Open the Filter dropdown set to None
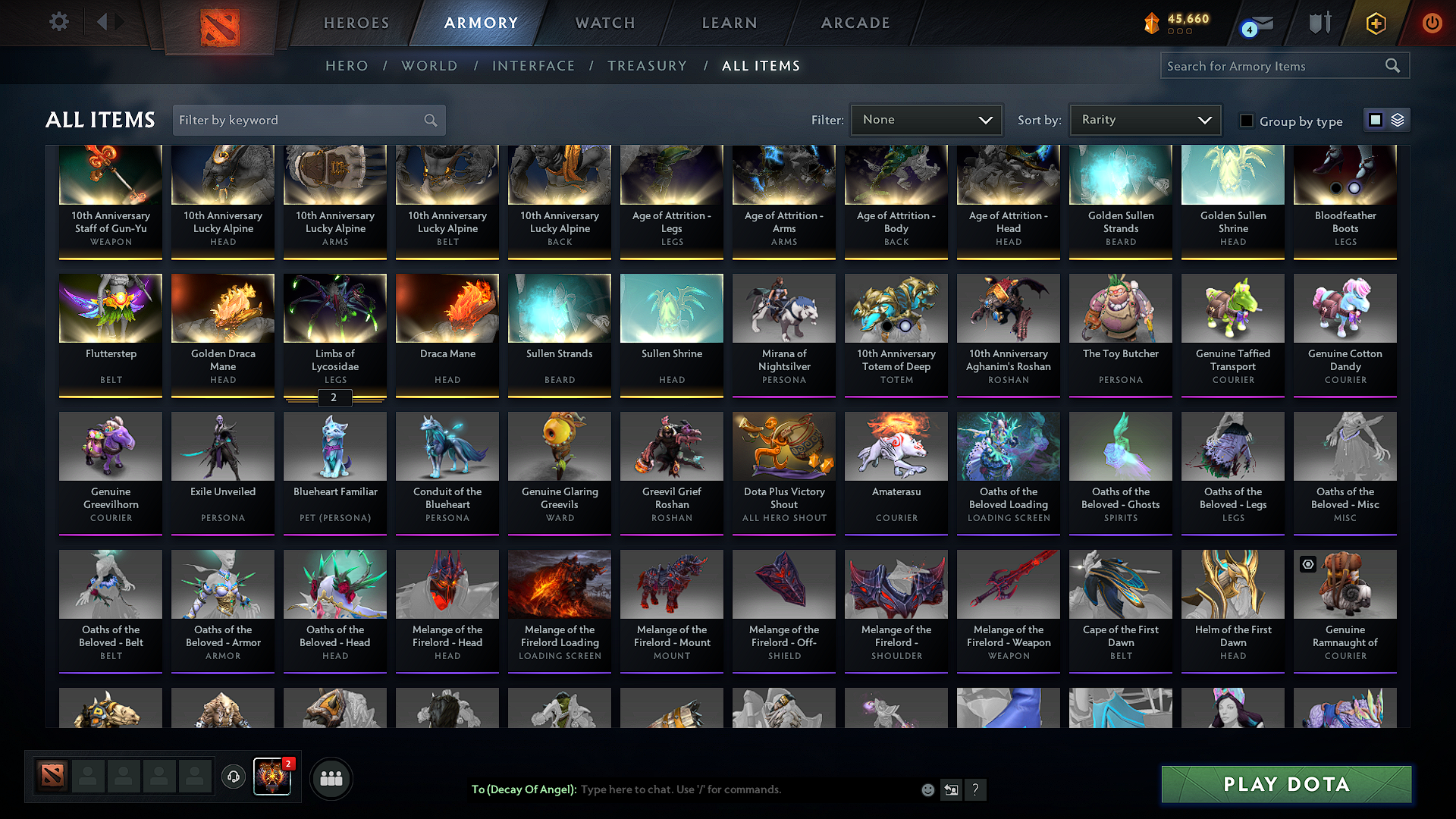Image resolution: width=1456 pixels, height=819 pixels. (926, 119)
